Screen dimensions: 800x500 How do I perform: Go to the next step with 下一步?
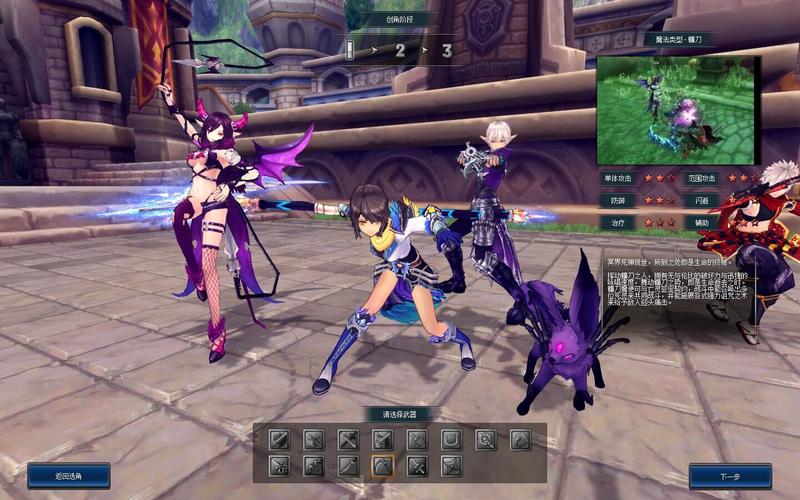730,476
